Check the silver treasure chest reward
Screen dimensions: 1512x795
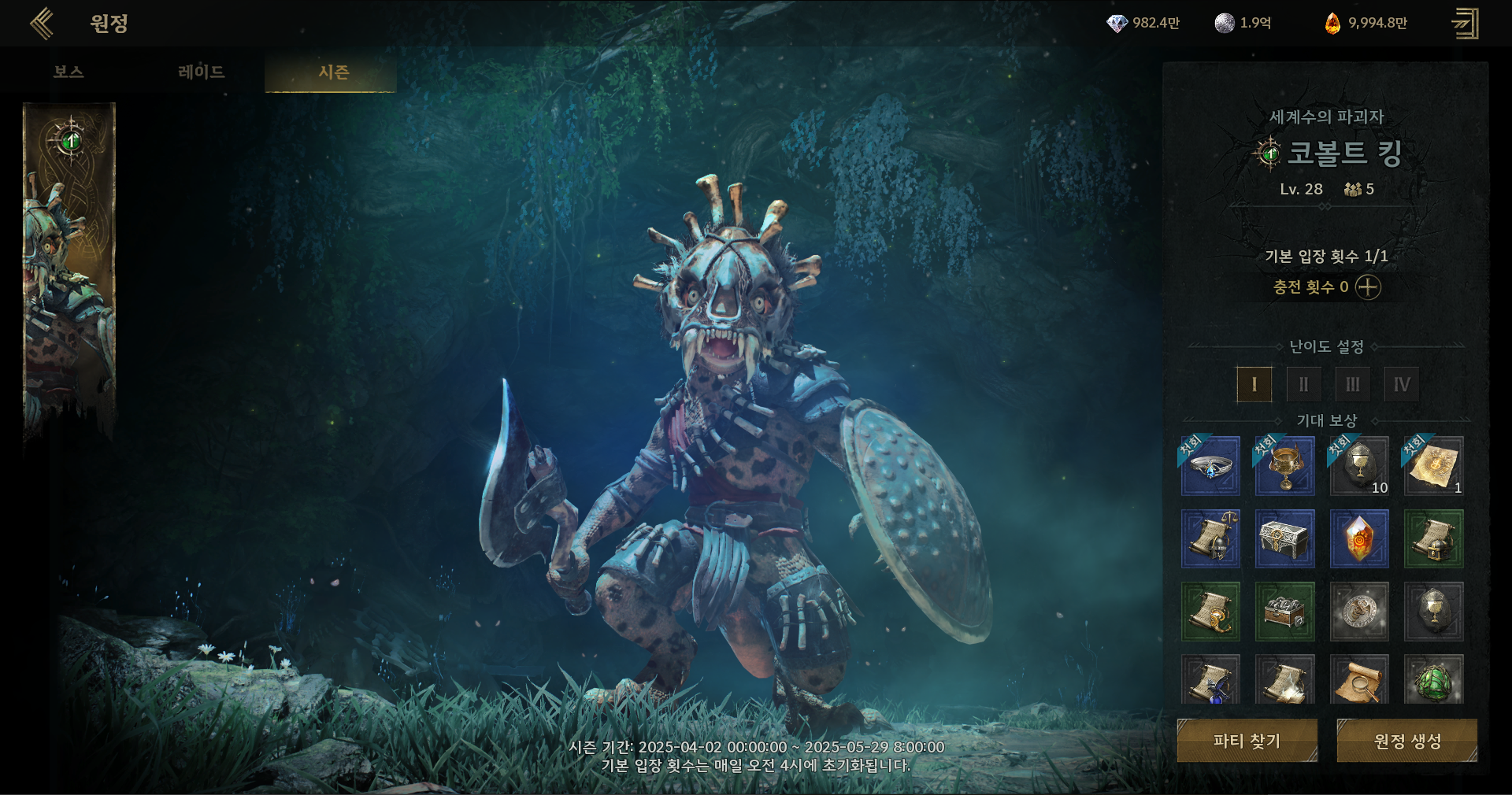[x=1284, y=539]
